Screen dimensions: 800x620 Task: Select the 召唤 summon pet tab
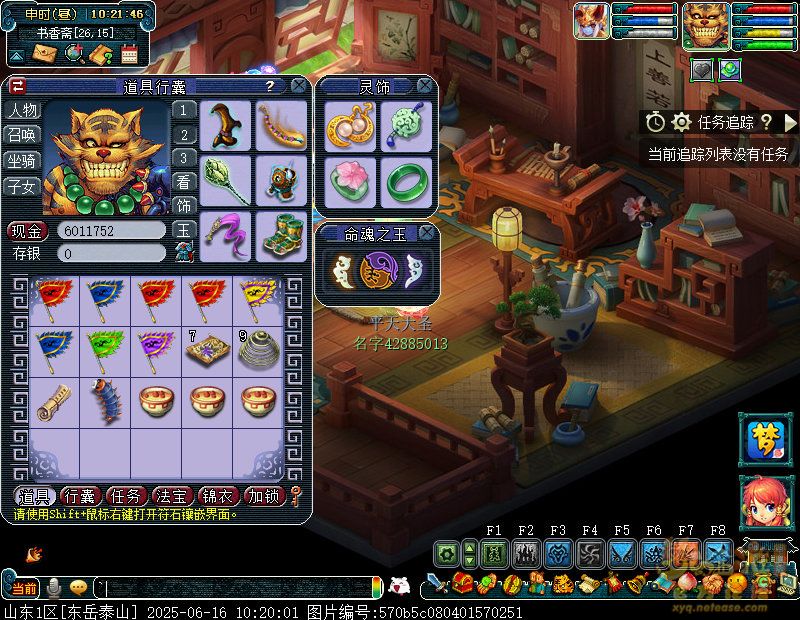pos(22,135)
